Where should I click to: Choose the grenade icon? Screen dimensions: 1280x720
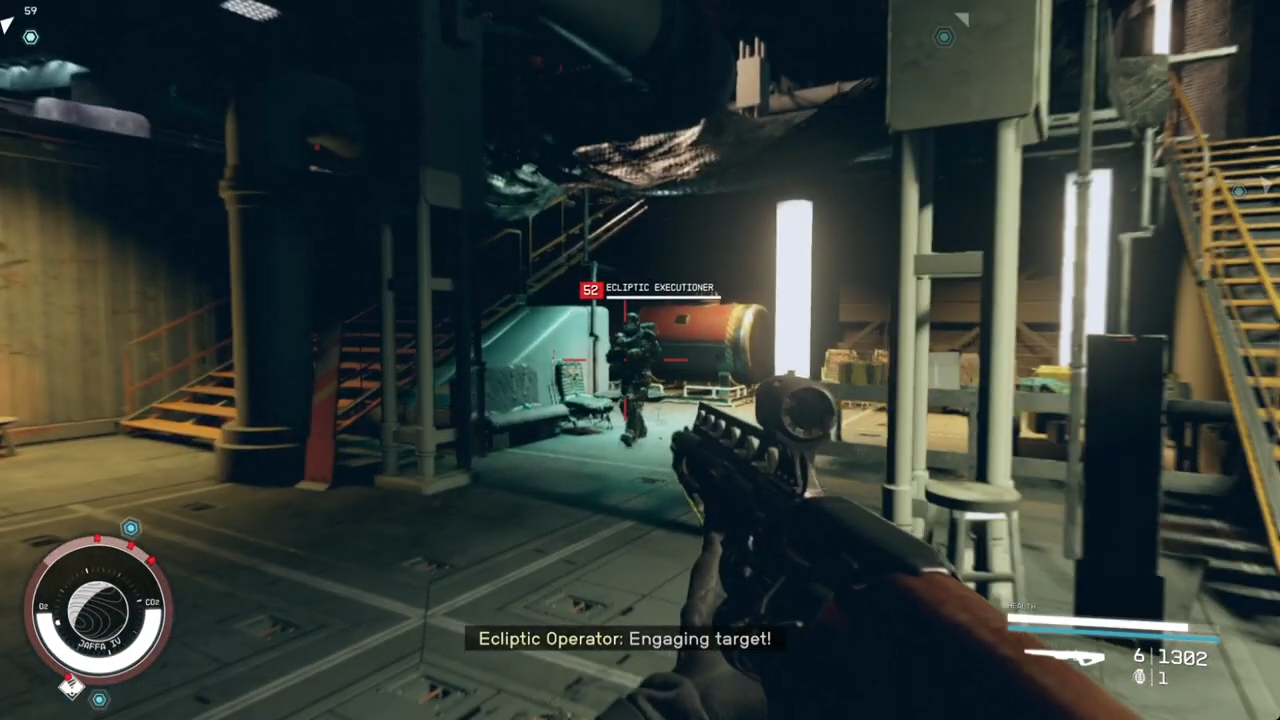tap(1138, 677)
